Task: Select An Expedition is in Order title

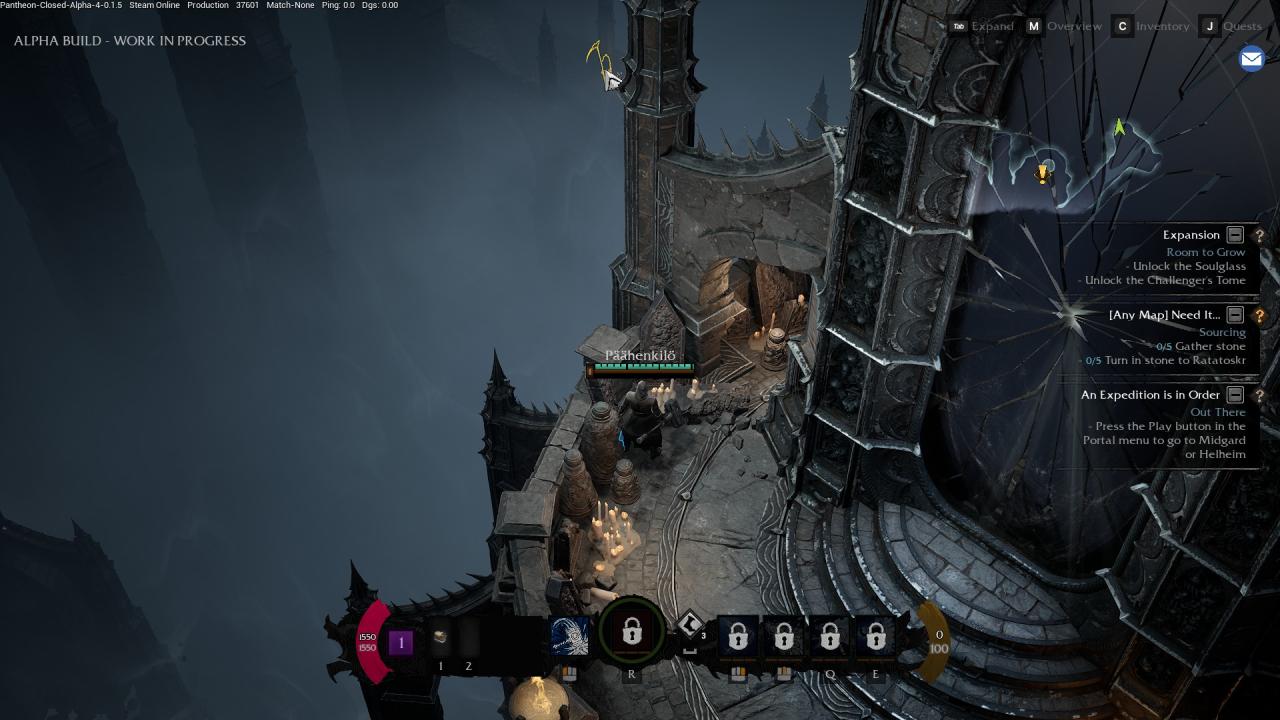Action: point(1149,395)
